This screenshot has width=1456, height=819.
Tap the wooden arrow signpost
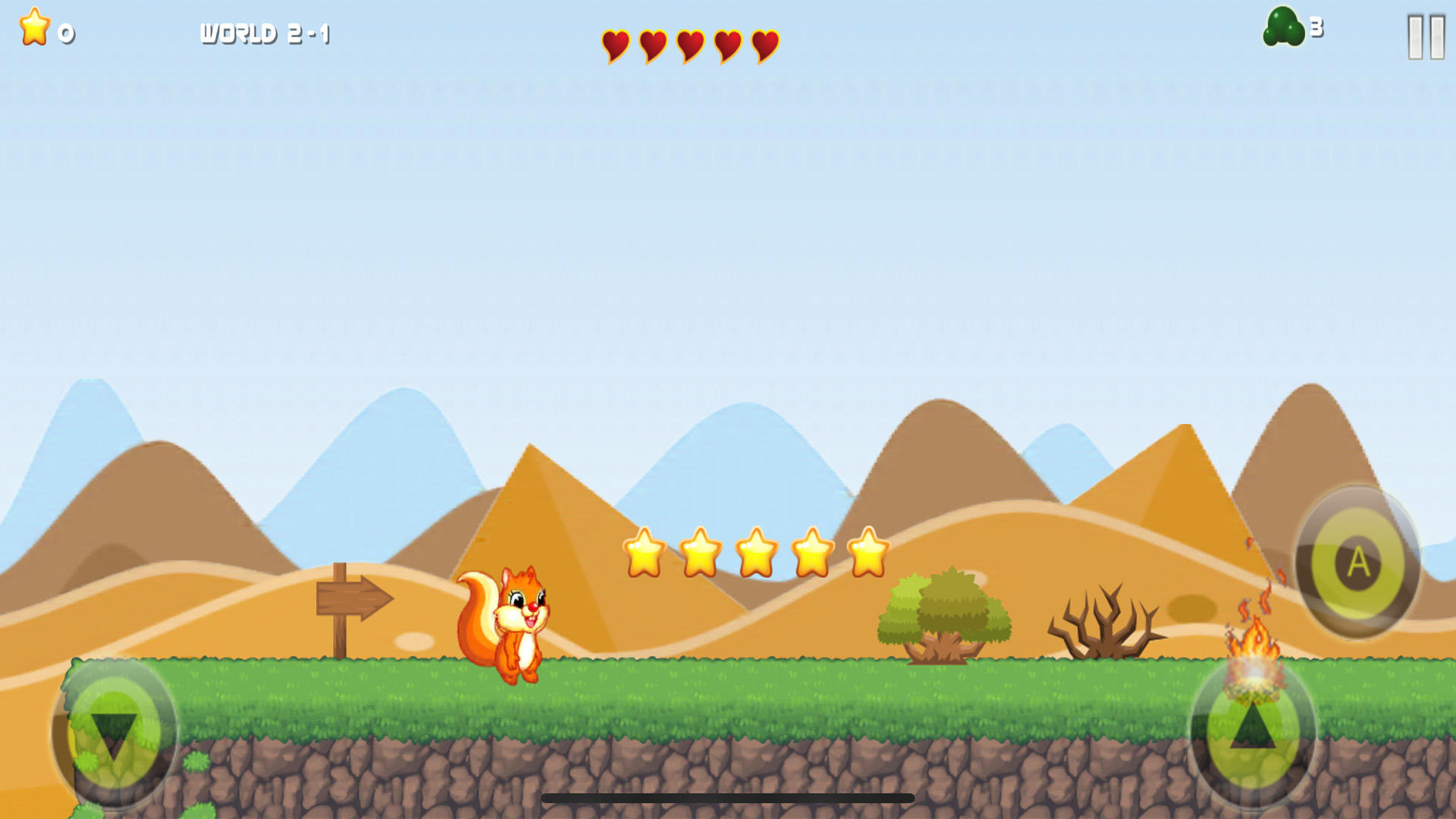(353, 599)
